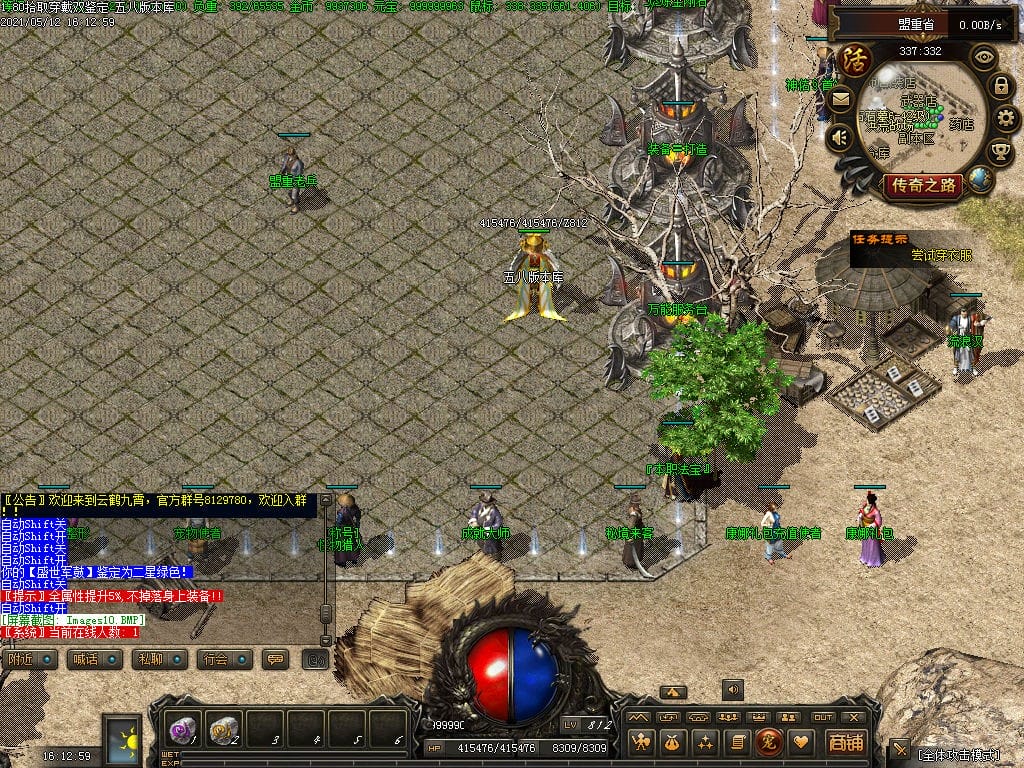This screenshot has height=768, width=1024.
Task: Switch to the 附近 nearby chat channel
Action: (28, 659)
